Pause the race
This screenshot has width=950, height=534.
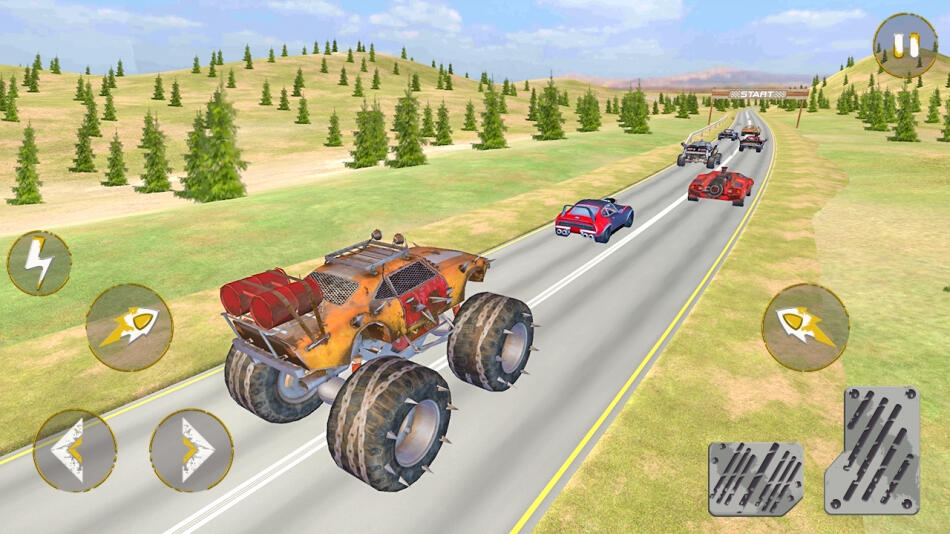(905, 45)
